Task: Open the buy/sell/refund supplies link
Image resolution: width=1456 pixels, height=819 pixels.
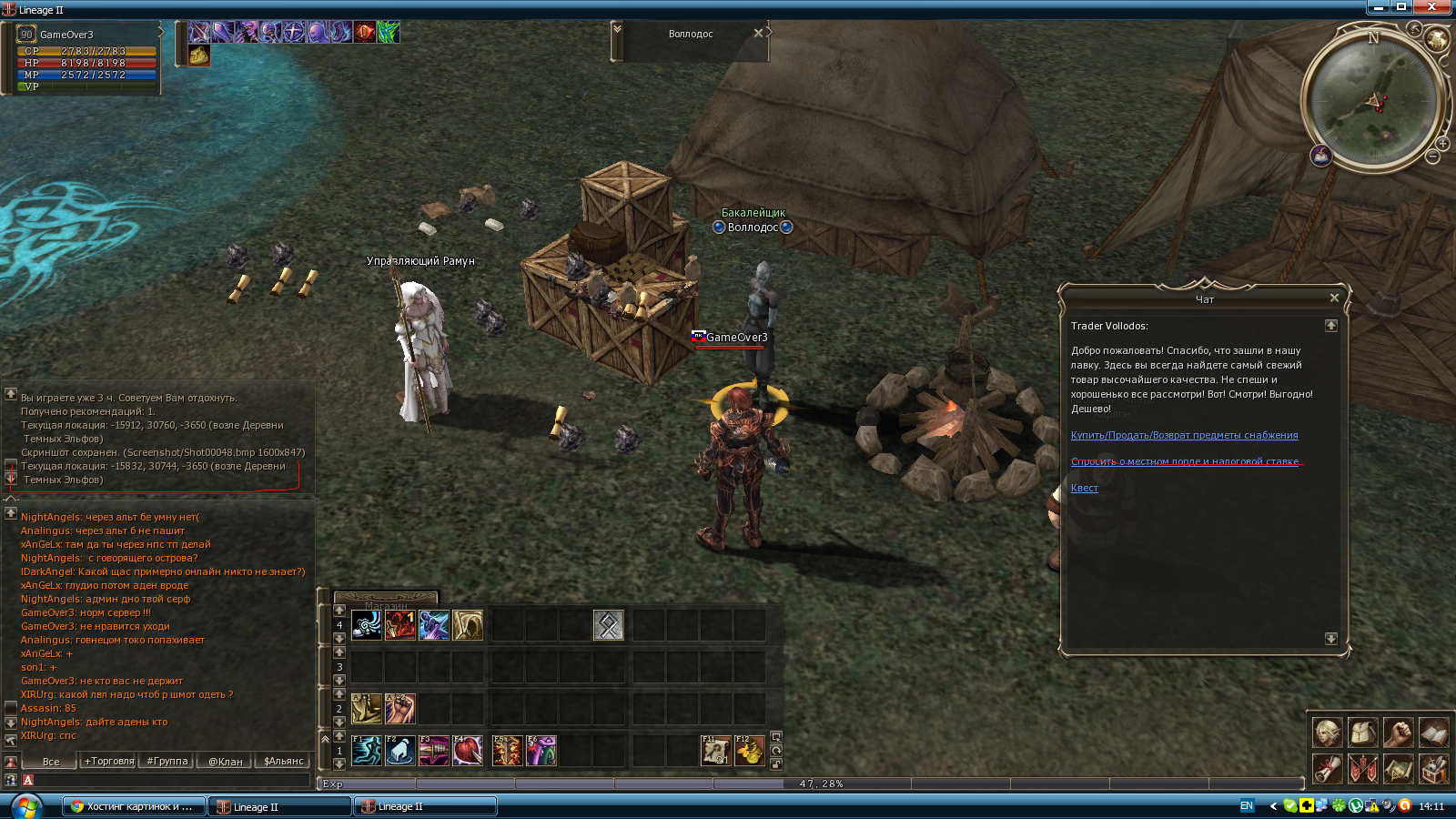Action: pyautogui.click(x=1184, y=435)
